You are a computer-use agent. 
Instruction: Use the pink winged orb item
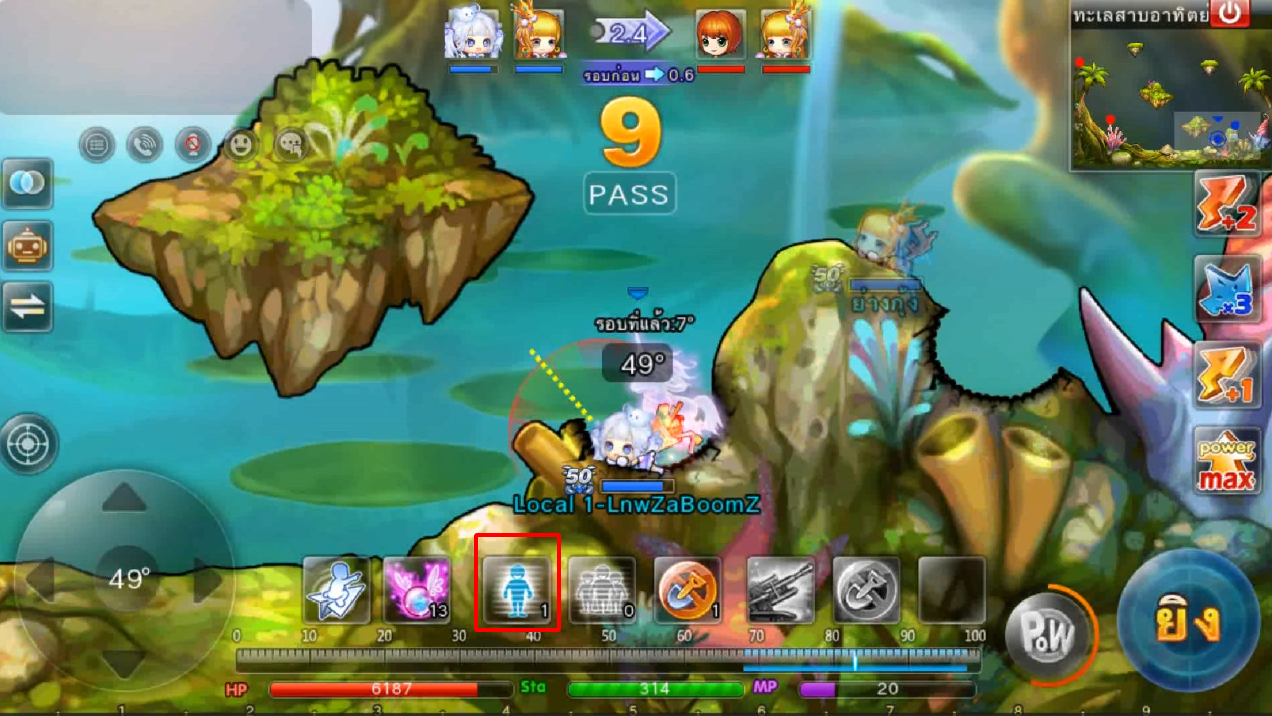416,590
